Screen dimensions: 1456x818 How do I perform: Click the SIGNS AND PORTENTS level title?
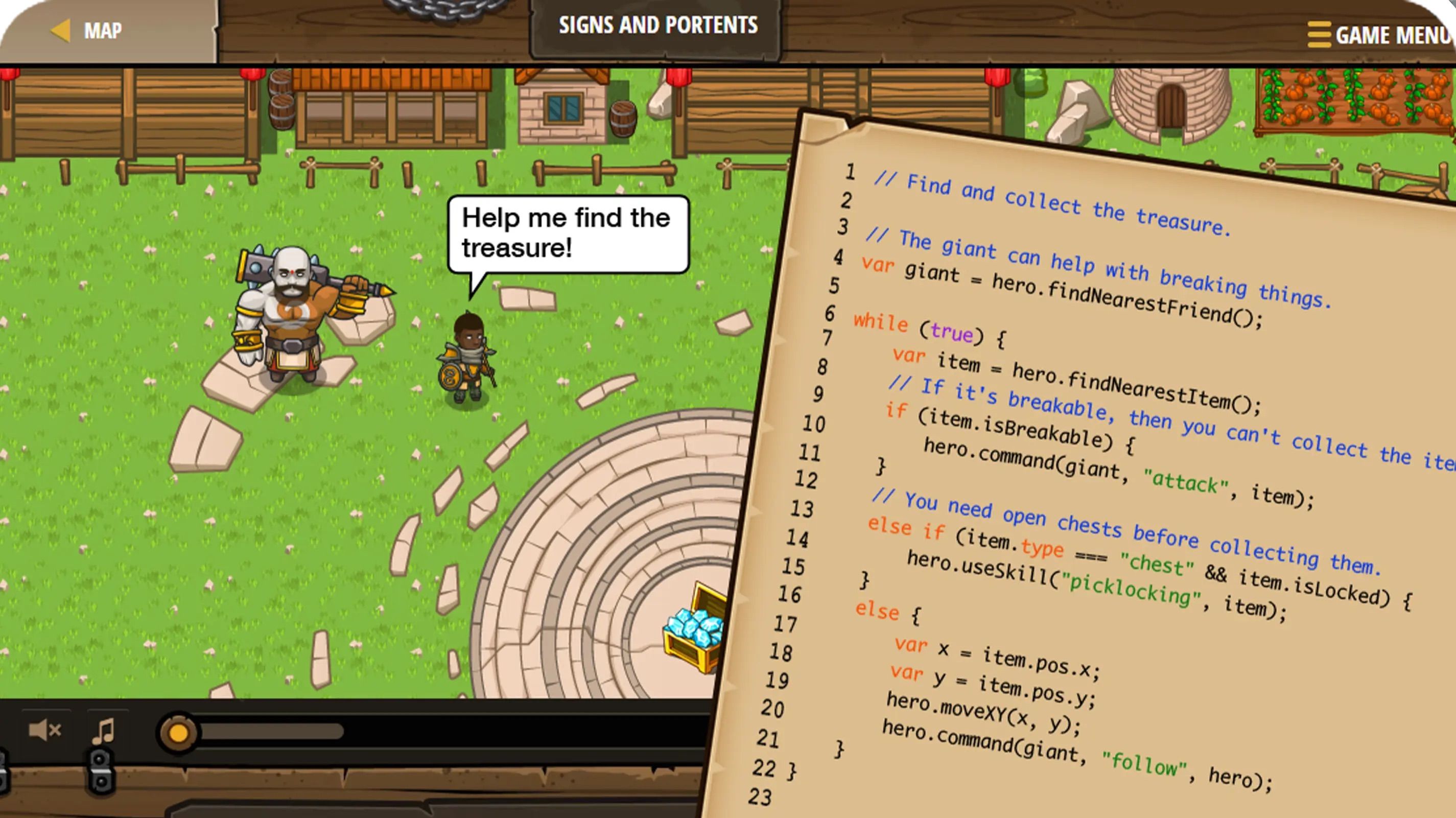click(659, 26)
